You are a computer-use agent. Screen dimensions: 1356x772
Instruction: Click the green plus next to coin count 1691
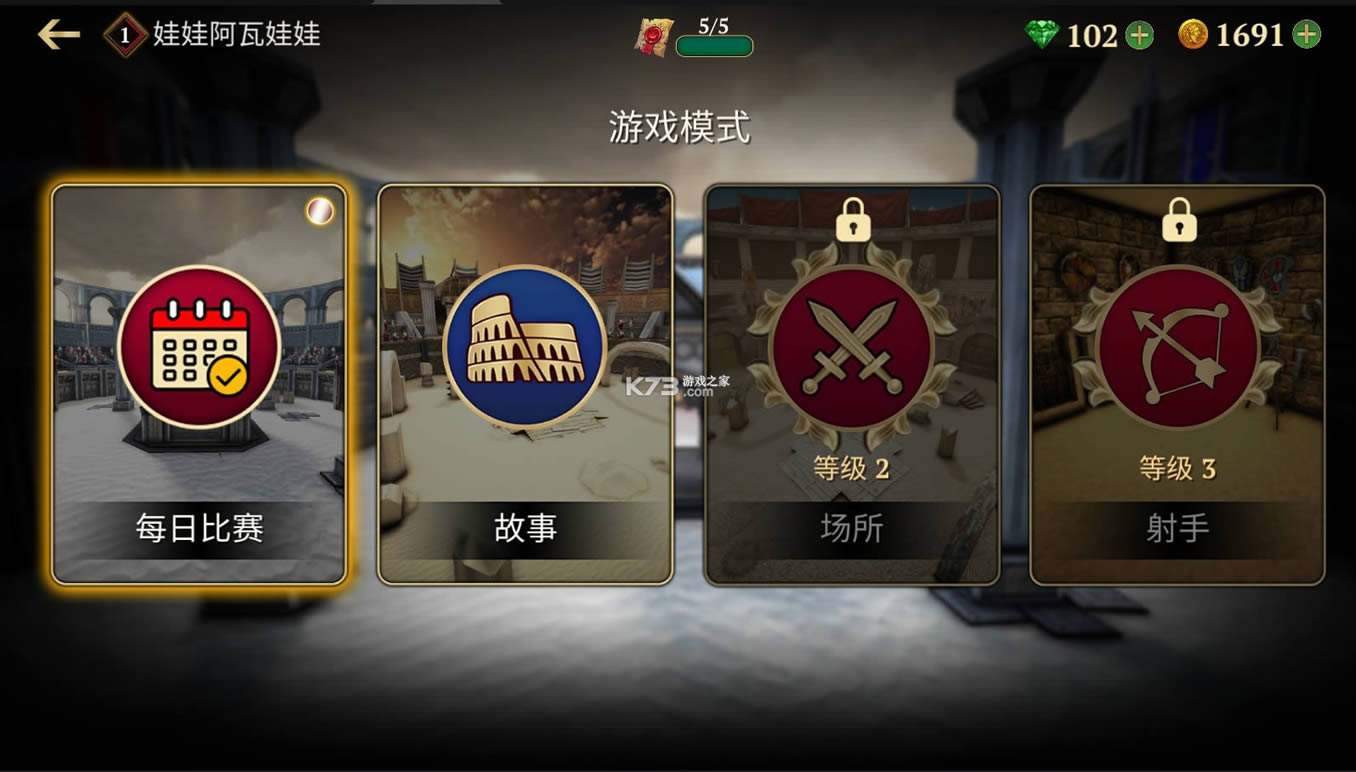(x=1305, y=34)
